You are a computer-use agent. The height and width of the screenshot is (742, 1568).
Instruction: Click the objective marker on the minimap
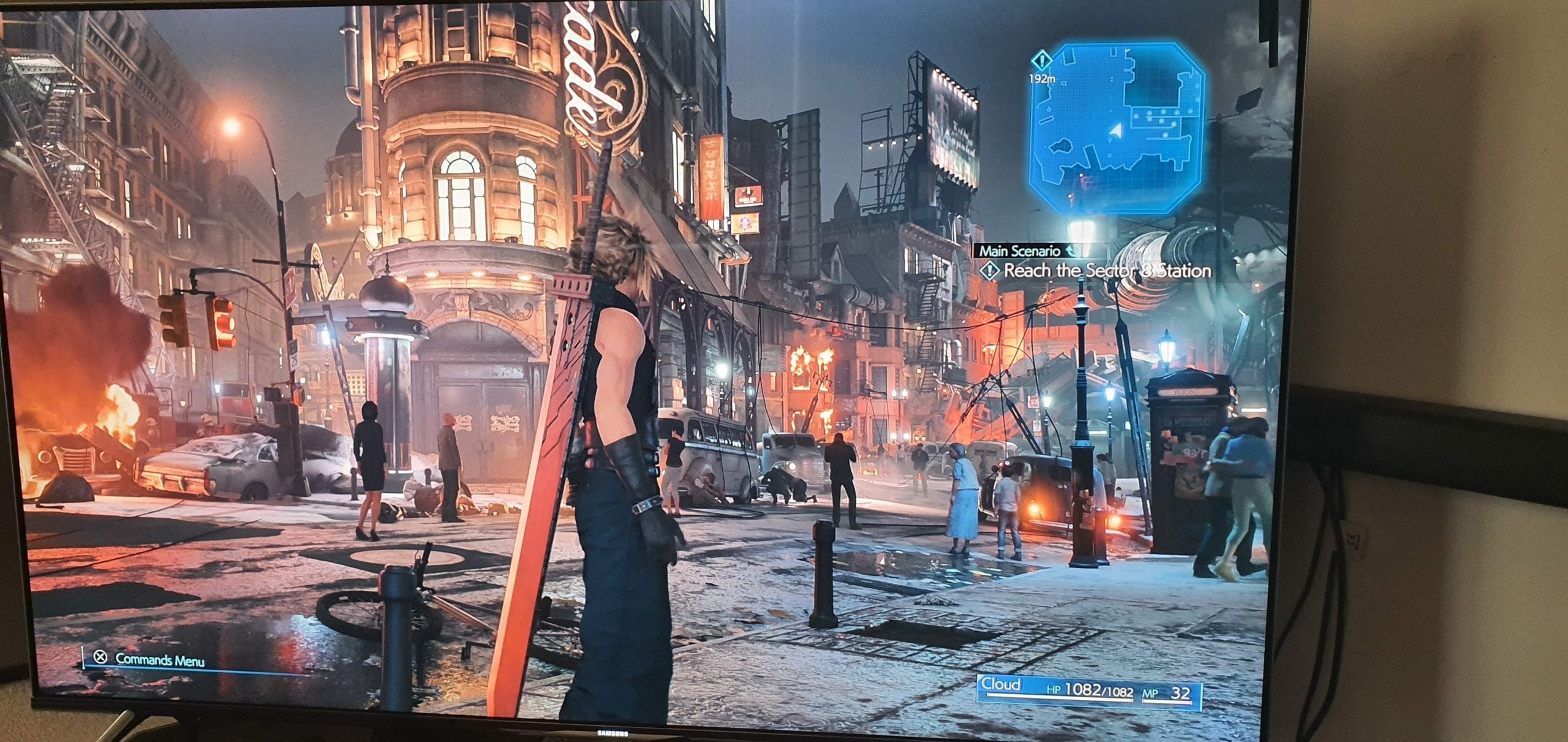(x=1041, y=61)
